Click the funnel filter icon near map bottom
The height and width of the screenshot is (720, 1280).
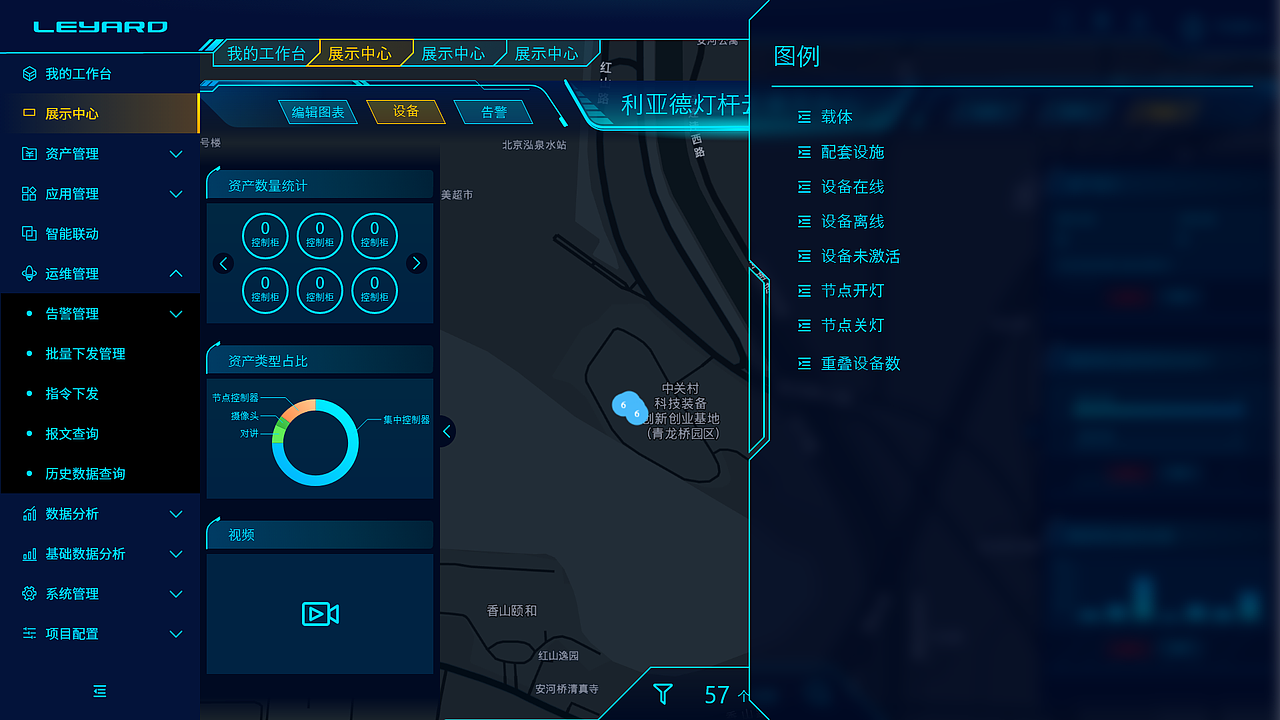[x=663, y=693]
